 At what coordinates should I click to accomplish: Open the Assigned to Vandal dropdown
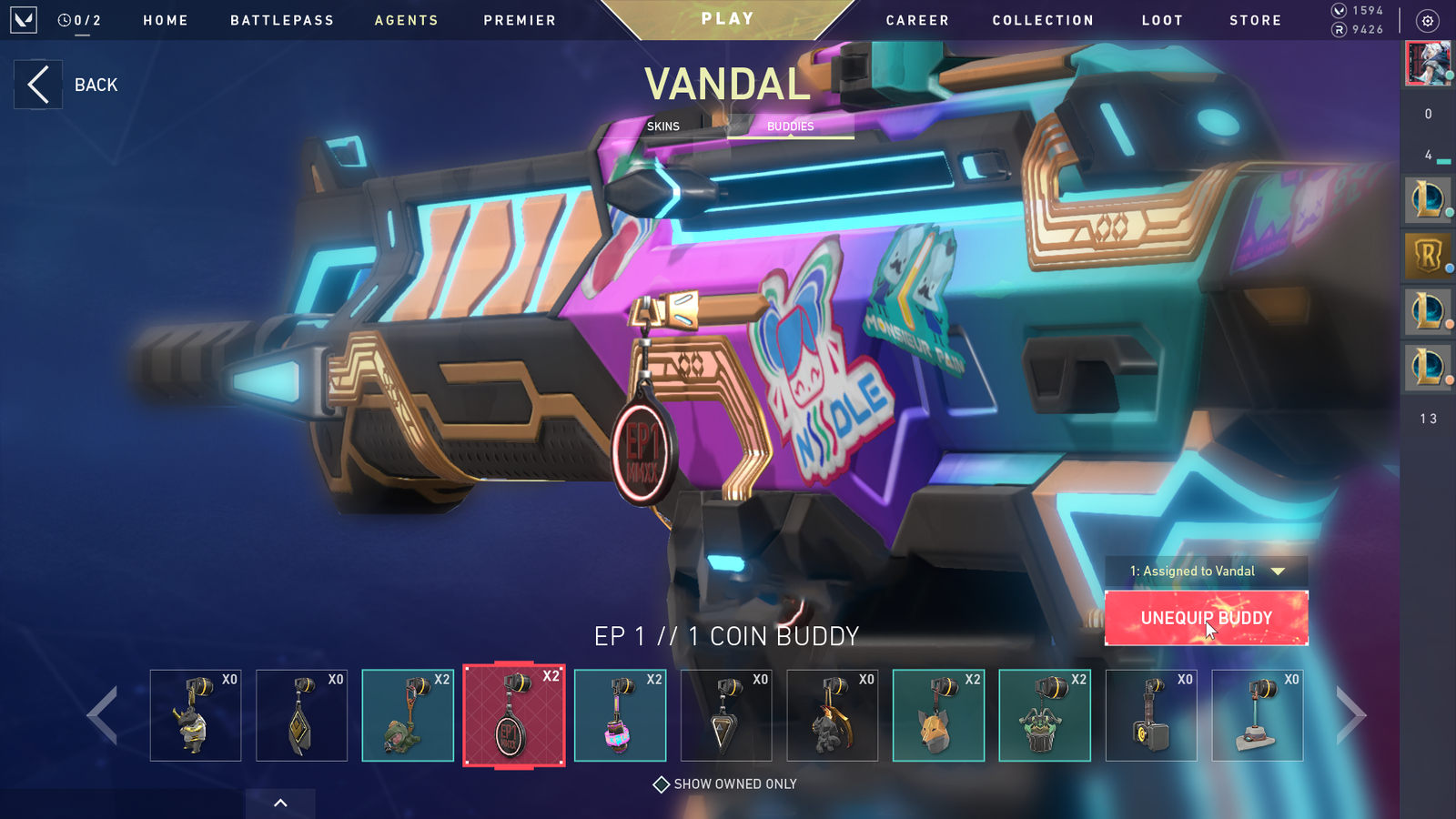coord(1206,571)
